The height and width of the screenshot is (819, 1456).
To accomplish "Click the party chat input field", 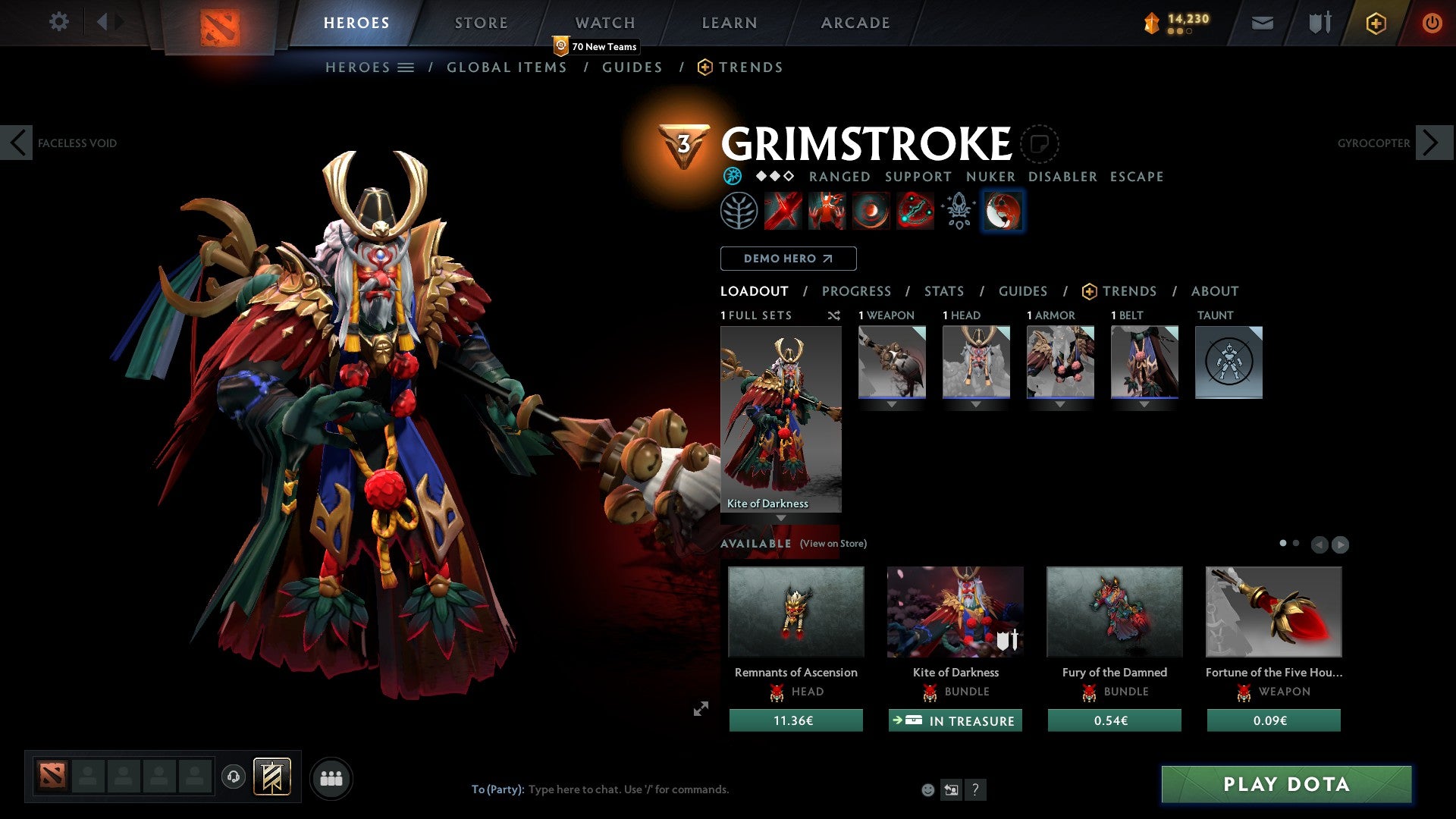I will [629, 789].
